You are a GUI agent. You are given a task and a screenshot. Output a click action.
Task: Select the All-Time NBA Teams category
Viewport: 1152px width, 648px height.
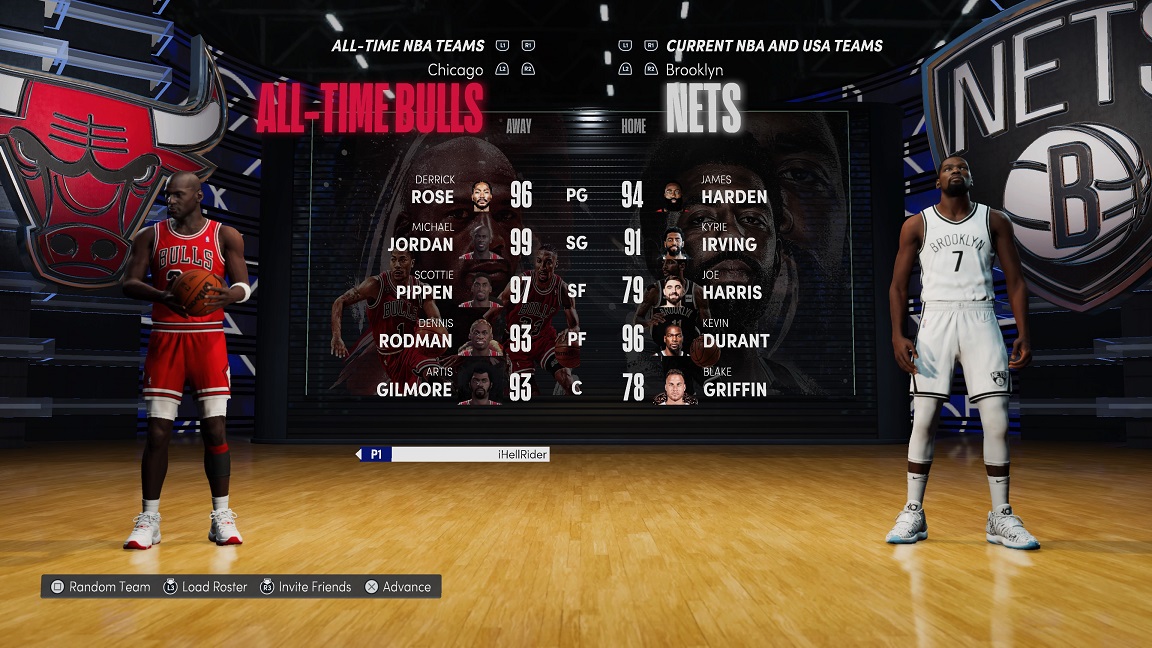[x=408, y=46]
